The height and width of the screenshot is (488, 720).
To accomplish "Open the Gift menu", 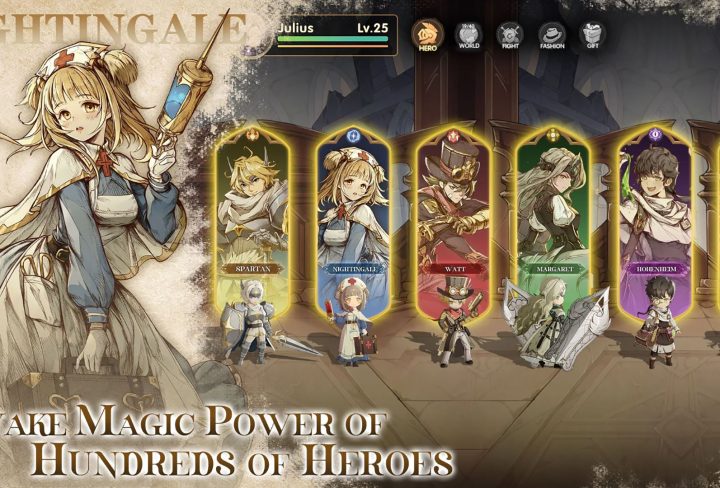I will 593,36.
